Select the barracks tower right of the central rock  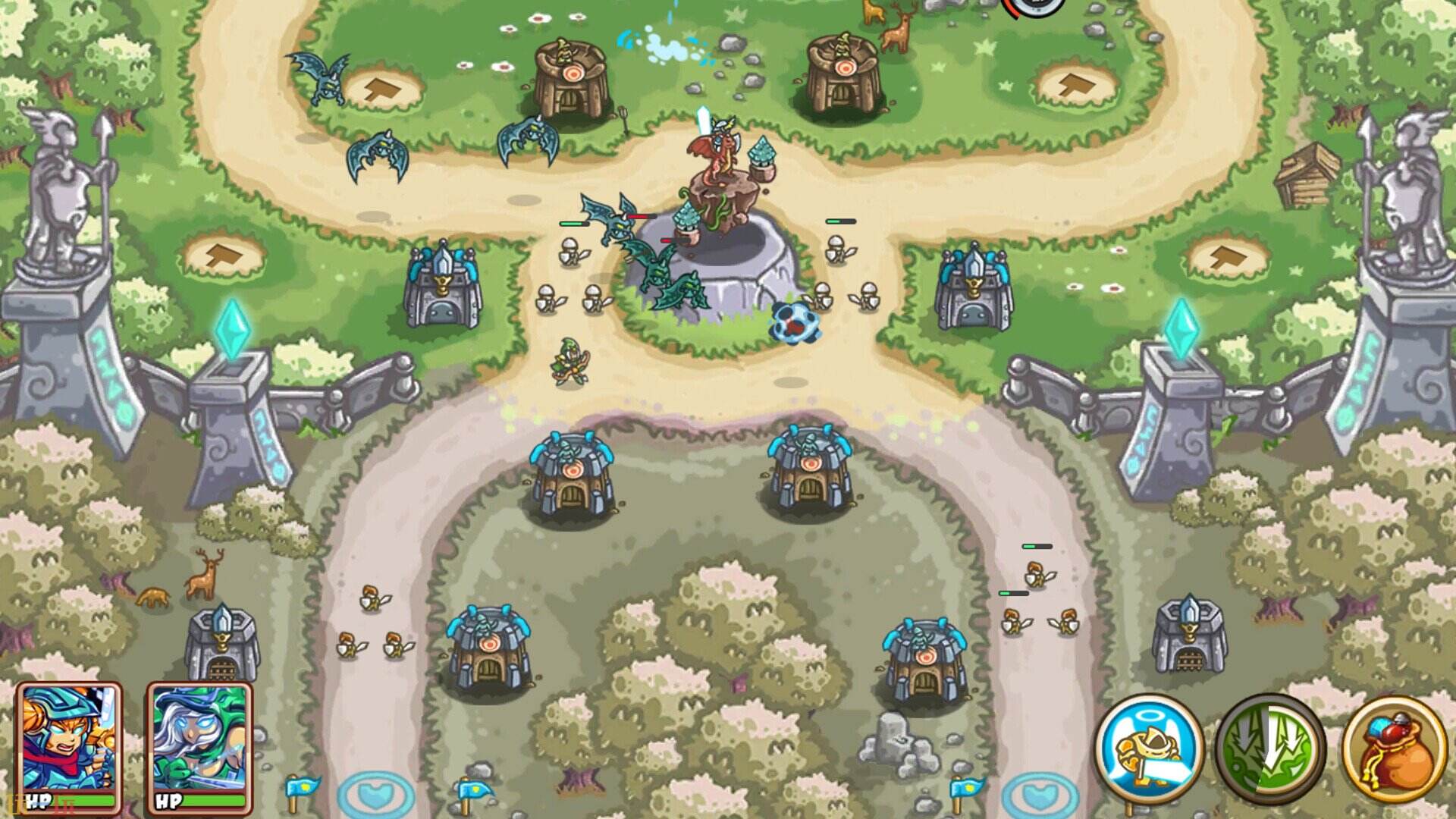click(974, 288)
